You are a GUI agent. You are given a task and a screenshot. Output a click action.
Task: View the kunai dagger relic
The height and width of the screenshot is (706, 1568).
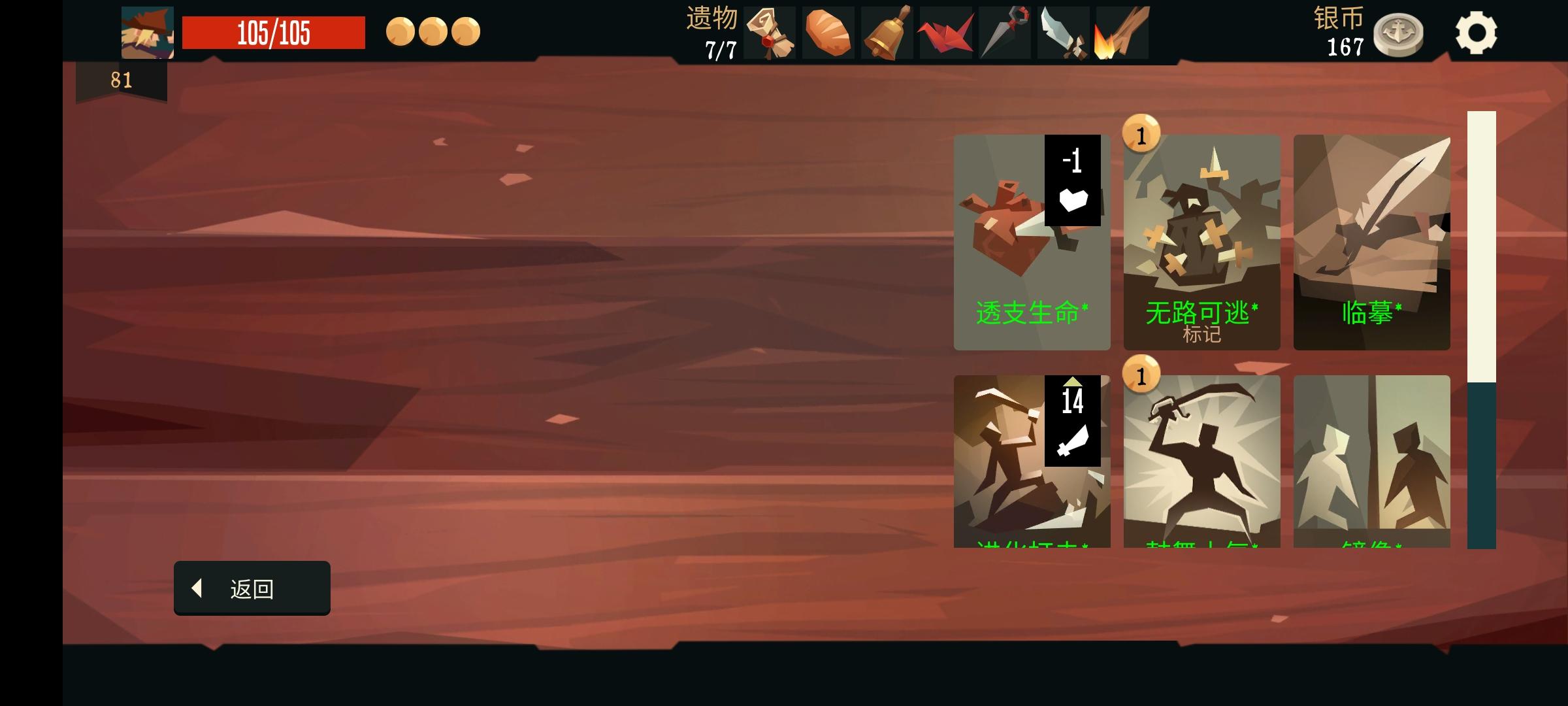[1004, 33]
